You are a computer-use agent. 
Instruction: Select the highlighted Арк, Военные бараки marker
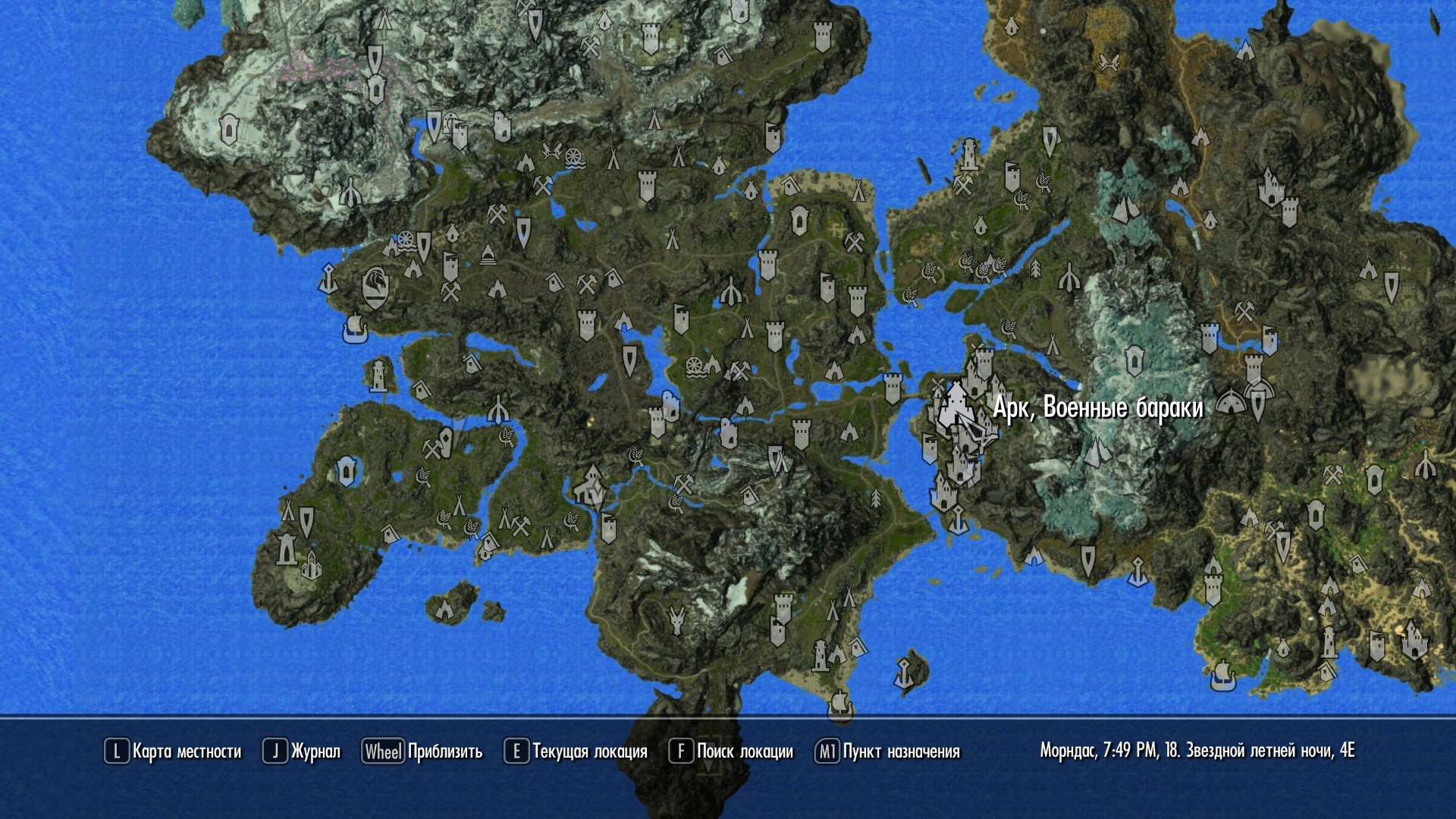(x=953, y=409)
